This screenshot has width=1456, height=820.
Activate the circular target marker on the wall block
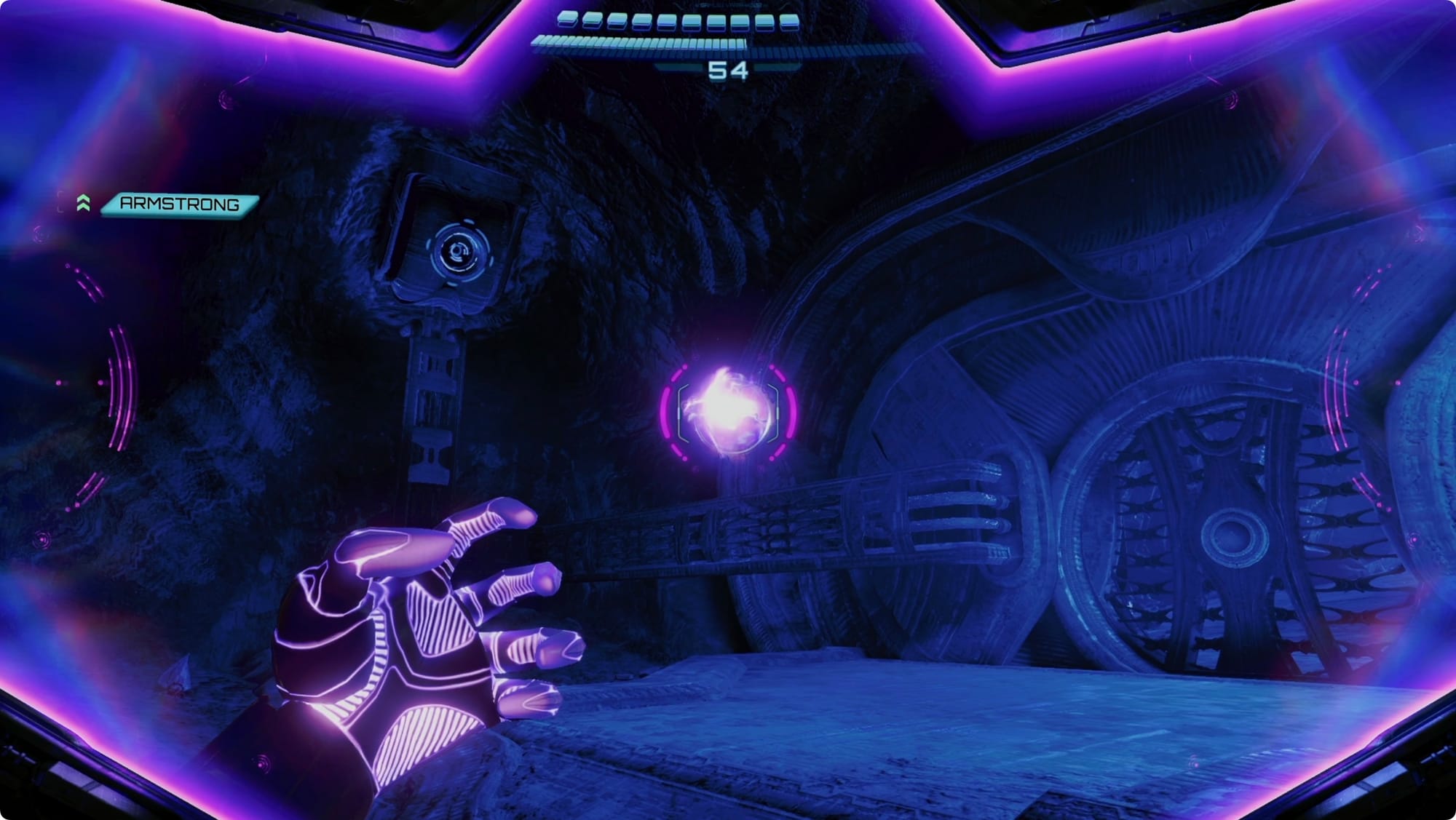[x=459, y=252]
